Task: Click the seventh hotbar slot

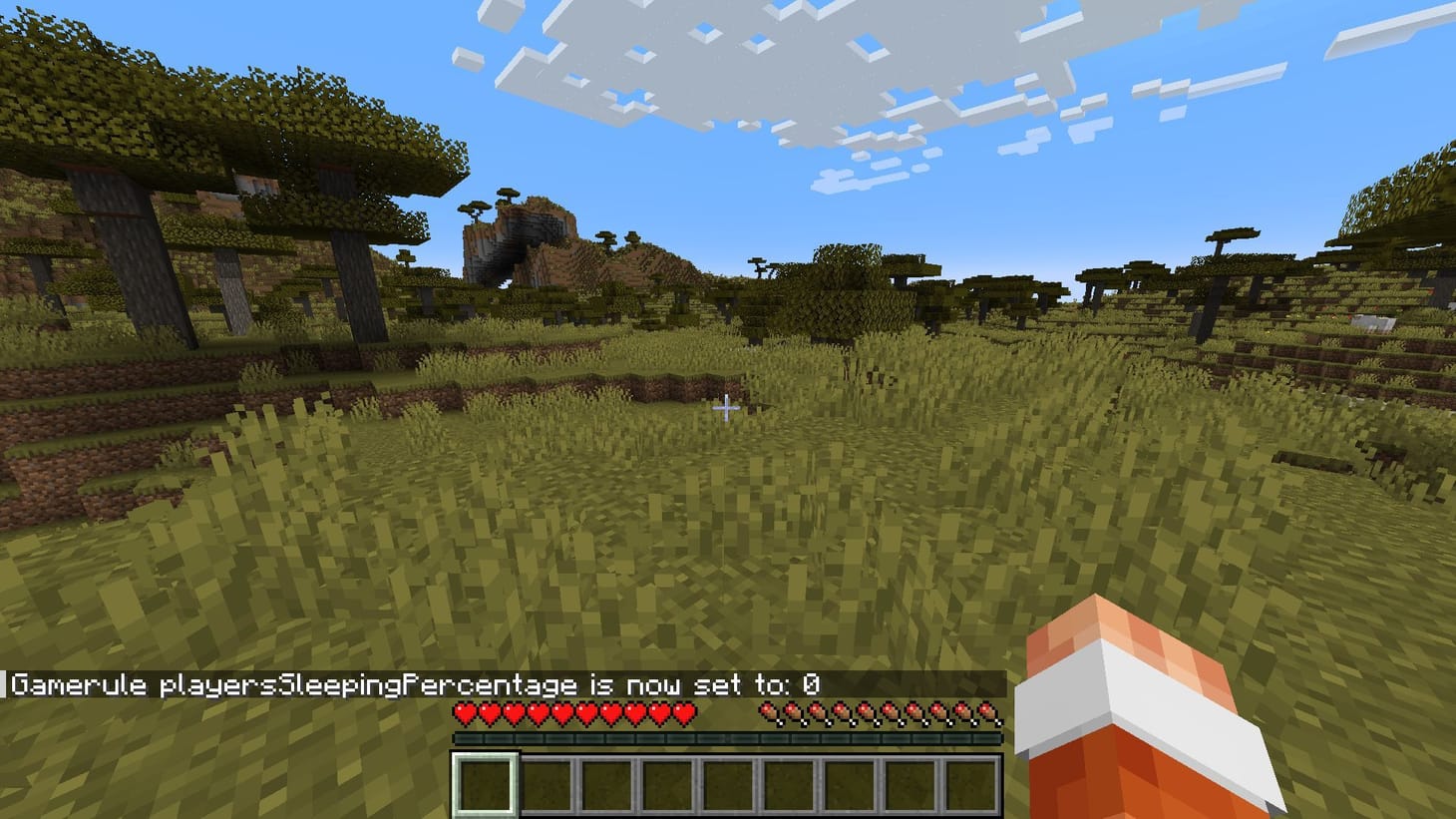Action: (850, 783)
